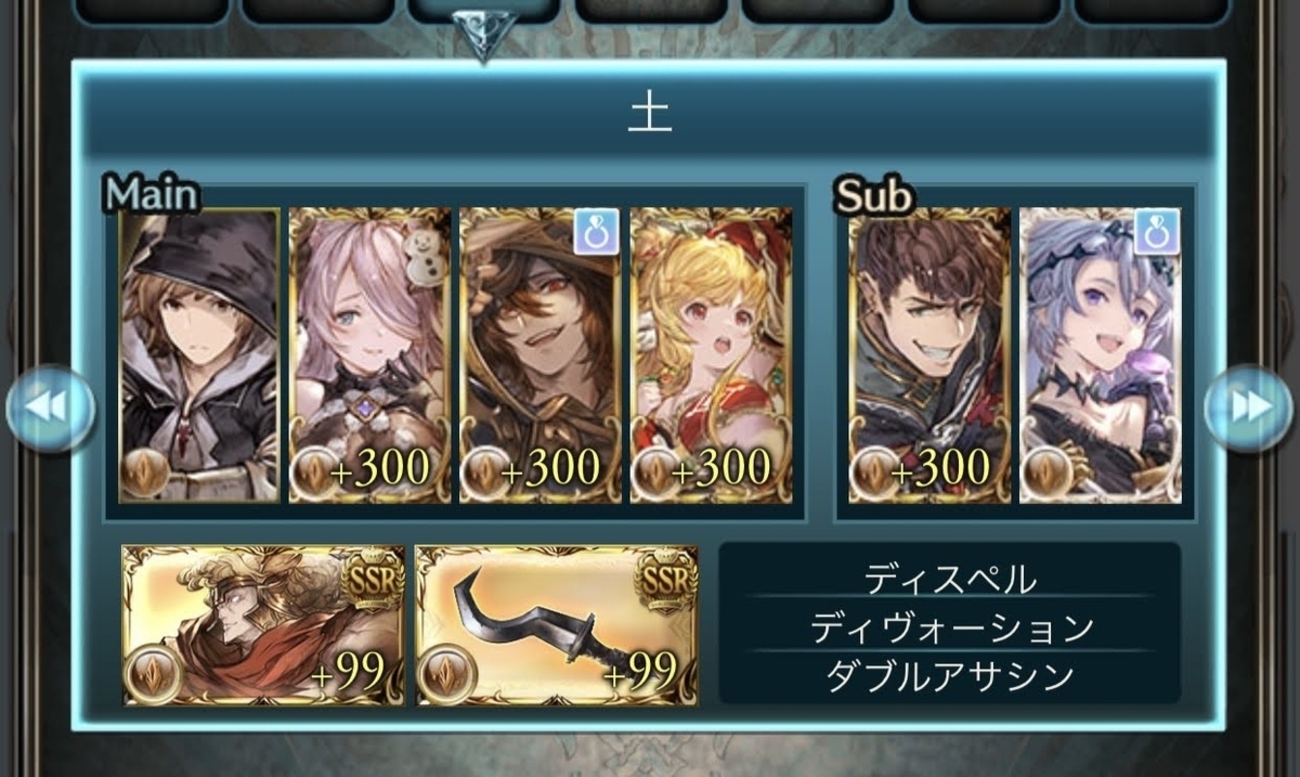The height and width of the screenshot is (777, 1300).
Task: Pick the blonde girl in the red outfit
Action: tap(711, 355)
